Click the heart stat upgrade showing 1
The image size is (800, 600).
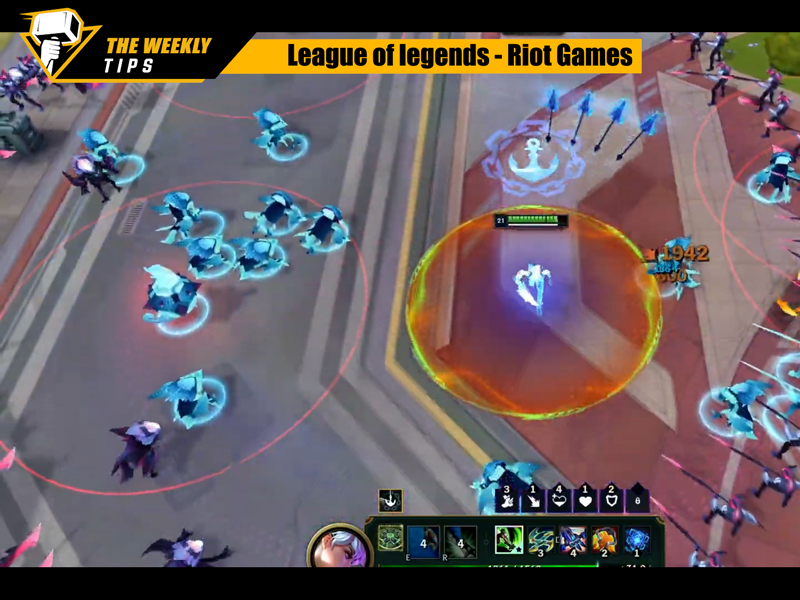tap(586, 498)
